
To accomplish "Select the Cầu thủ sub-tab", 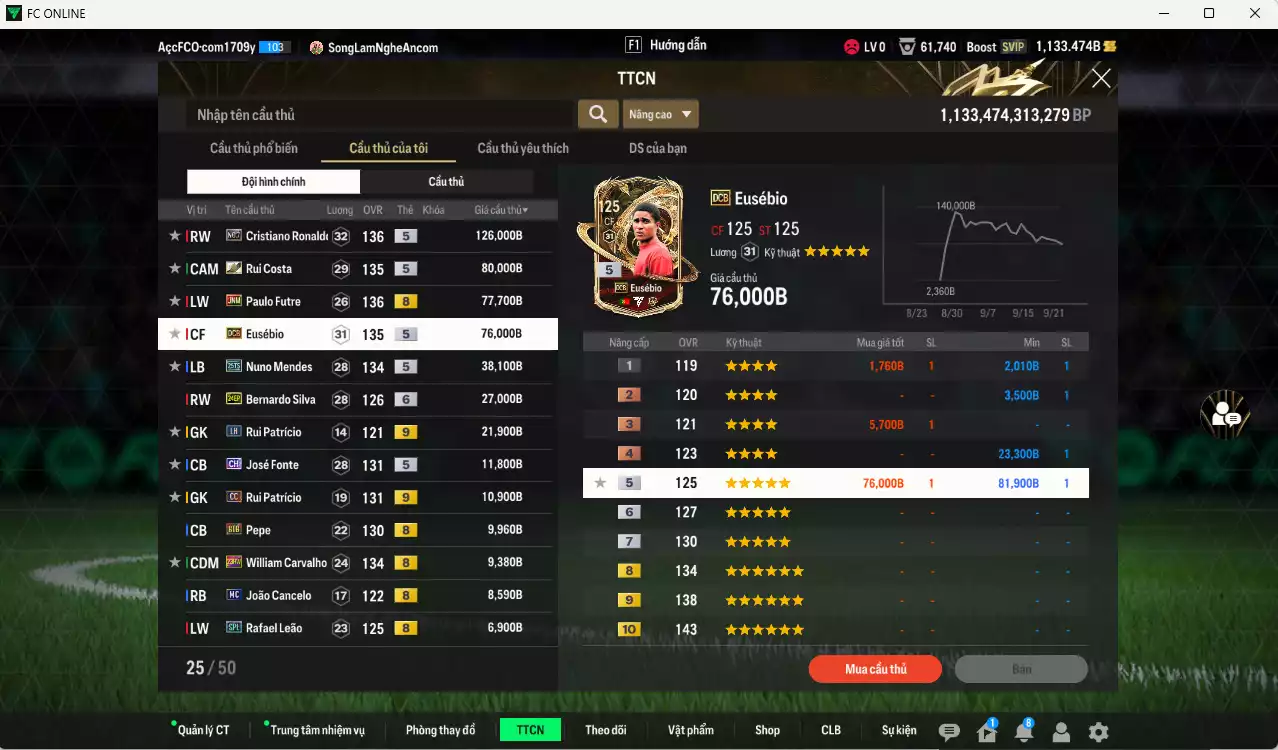I will tap(446, 181).
